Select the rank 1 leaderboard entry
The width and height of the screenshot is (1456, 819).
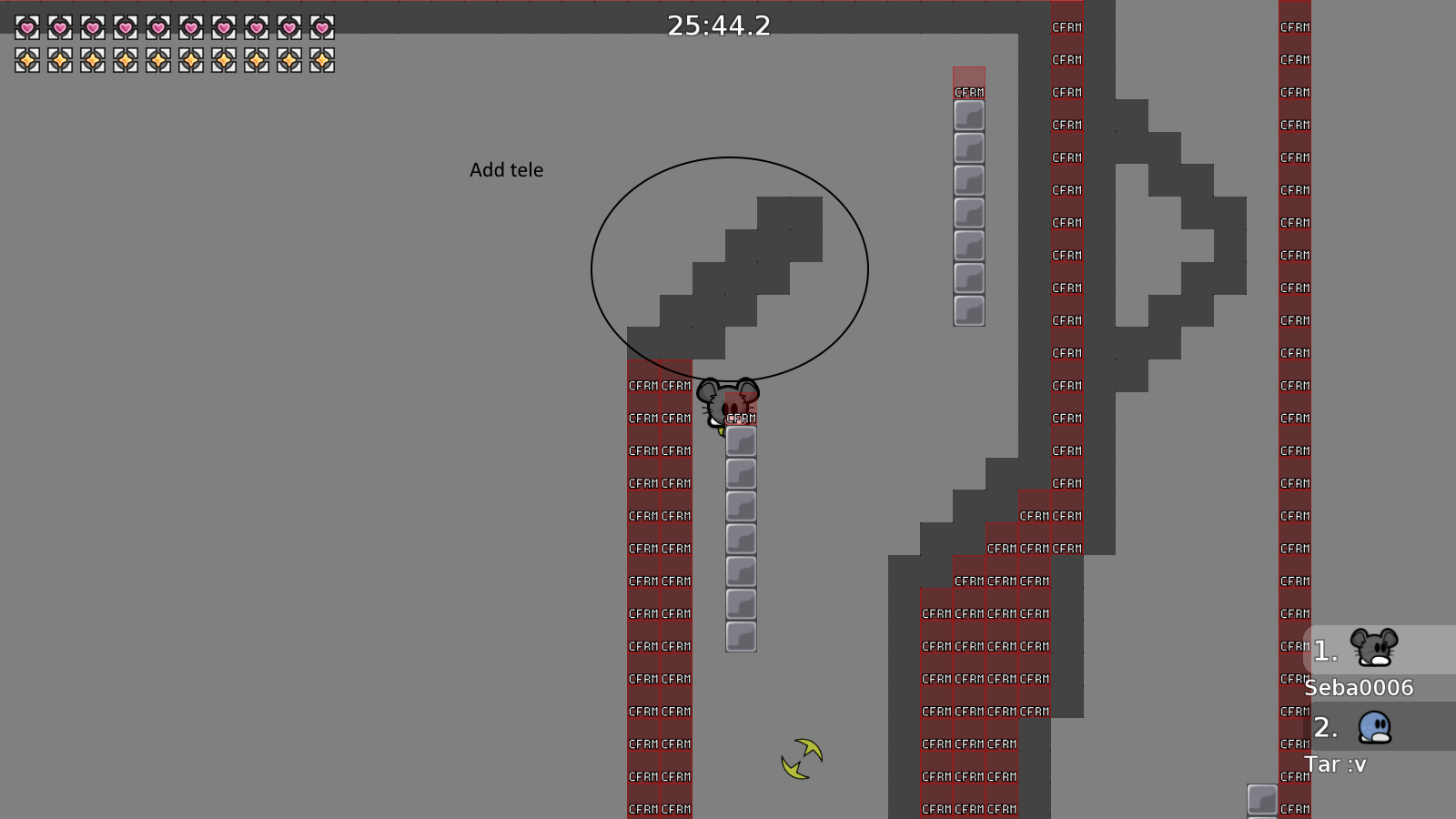(x=1324, y=650)
